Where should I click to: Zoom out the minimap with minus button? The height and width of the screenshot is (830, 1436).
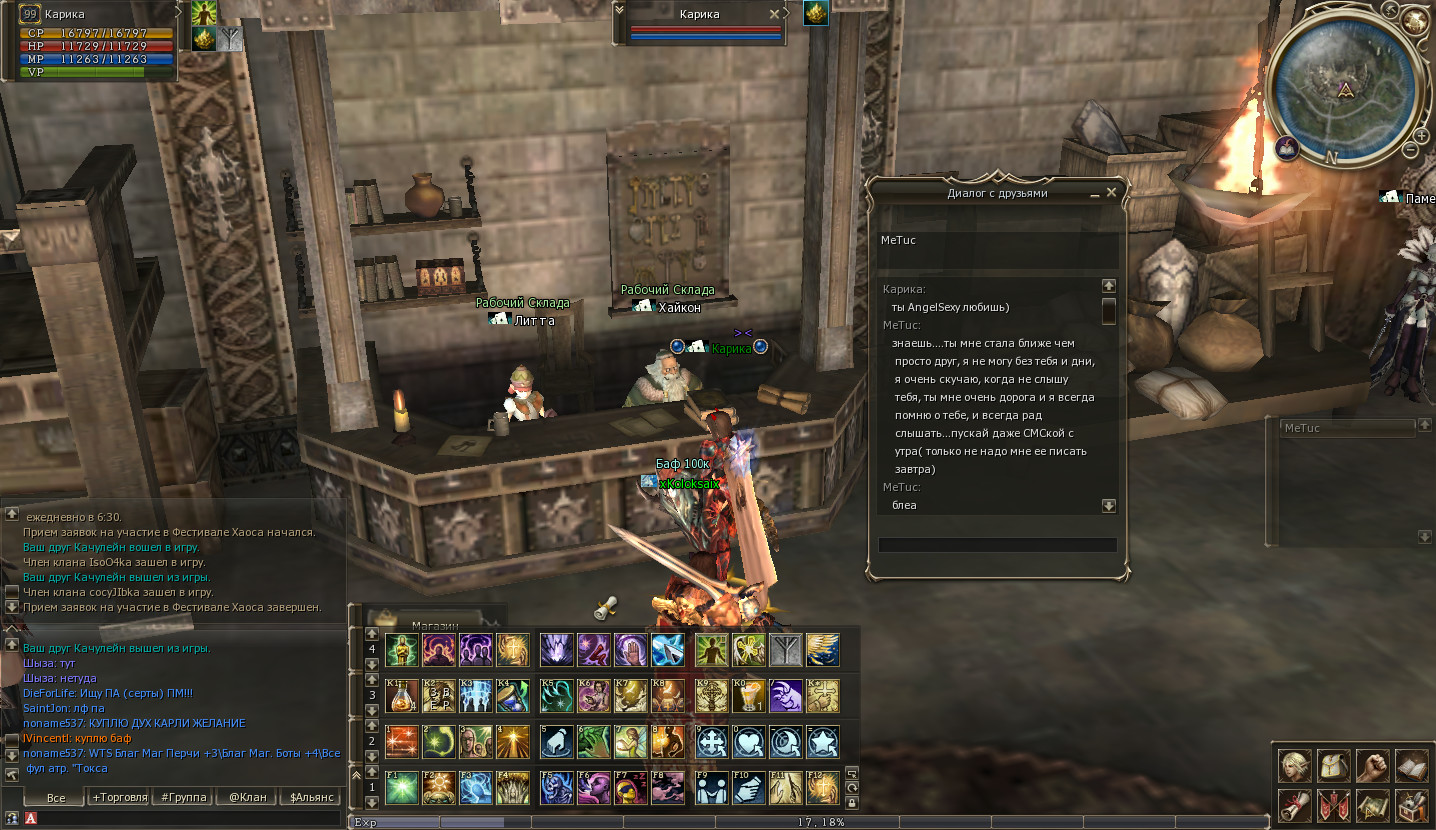1410,150
